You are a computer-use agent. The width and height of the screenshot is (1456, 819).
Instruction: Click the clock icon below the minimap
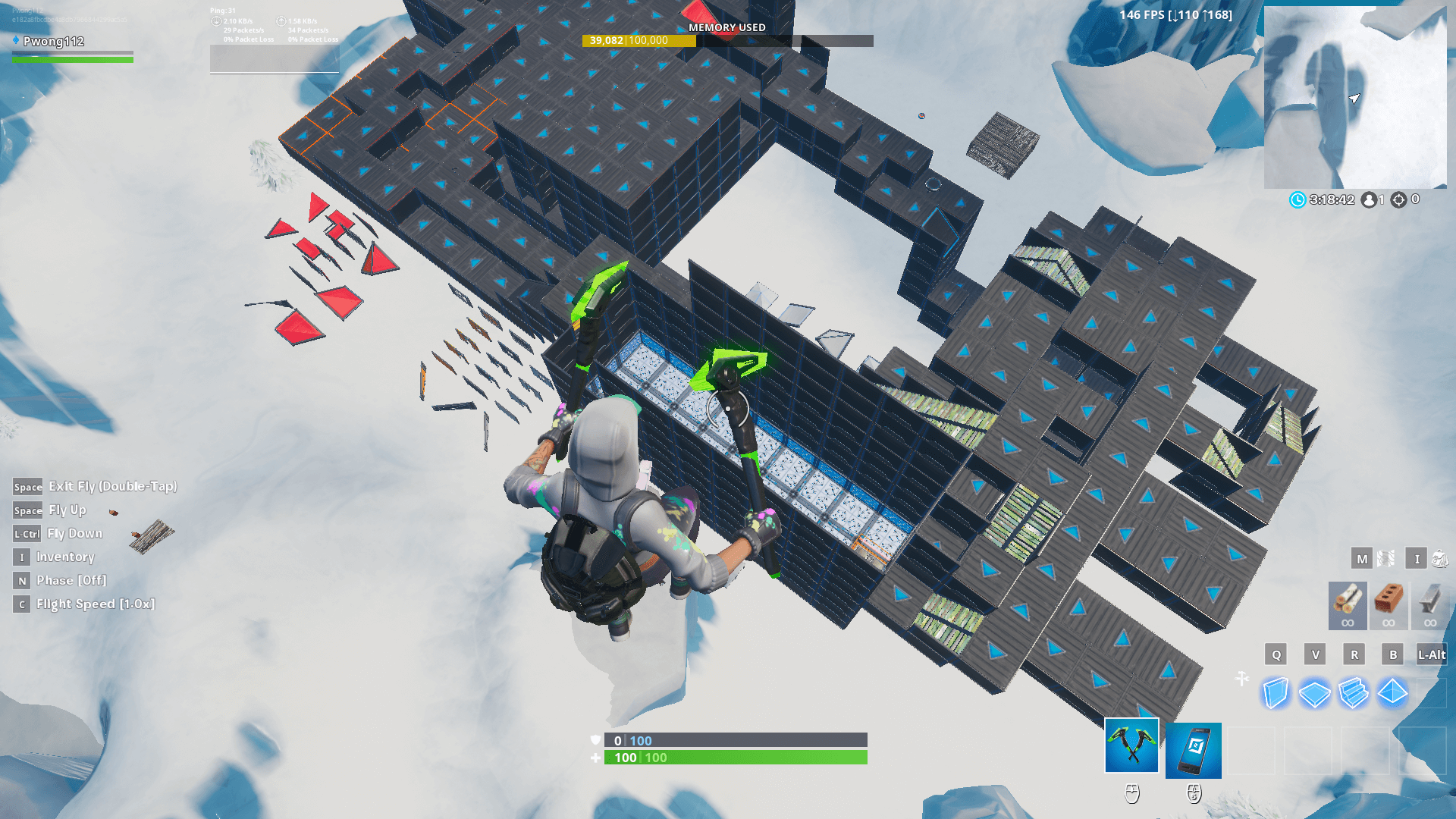coord(1298,199)
